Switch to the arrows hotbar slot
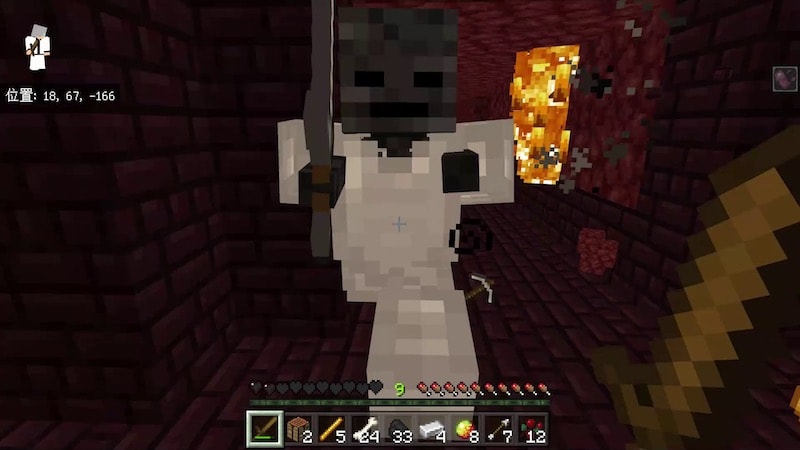Screen dimensions: 800x450 tap(500, 430)
